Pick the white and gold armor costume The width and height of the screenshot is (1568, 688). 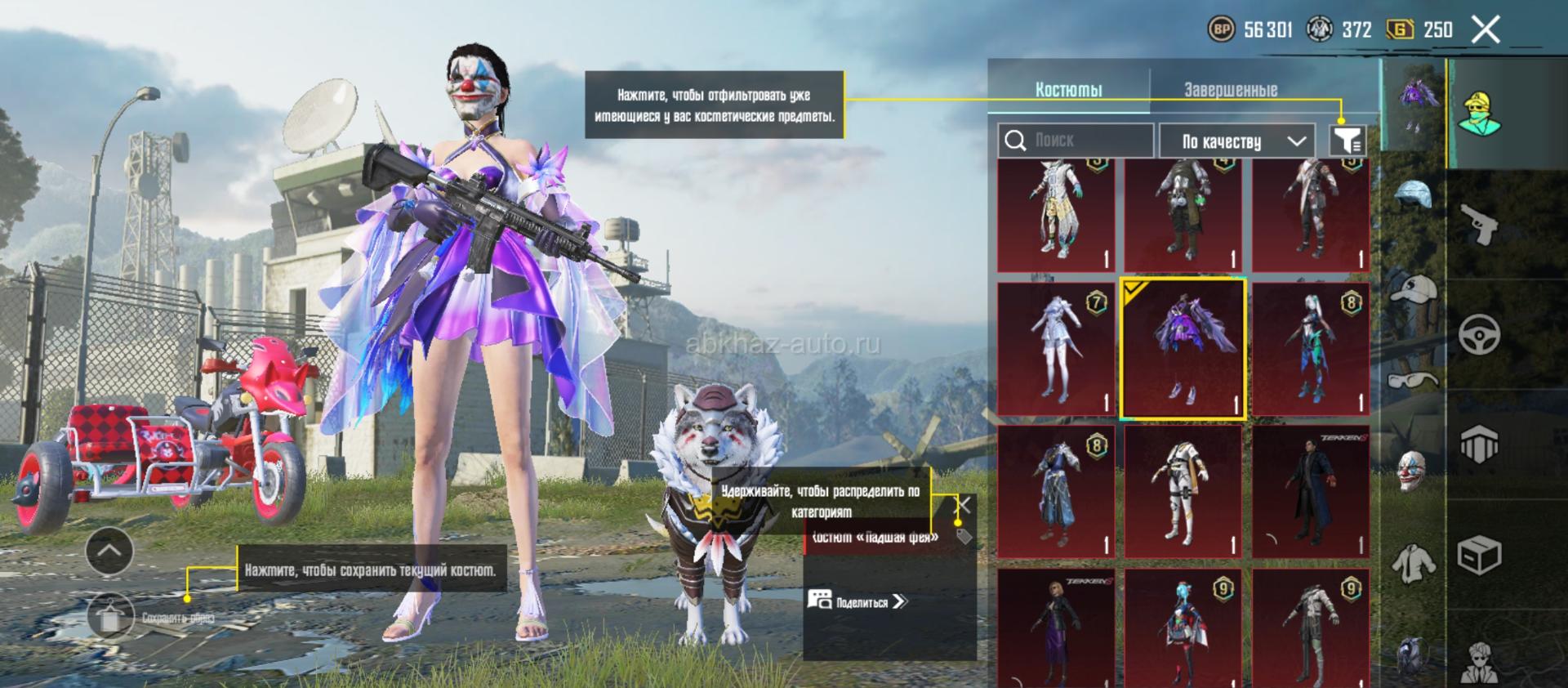(1183, 490)
